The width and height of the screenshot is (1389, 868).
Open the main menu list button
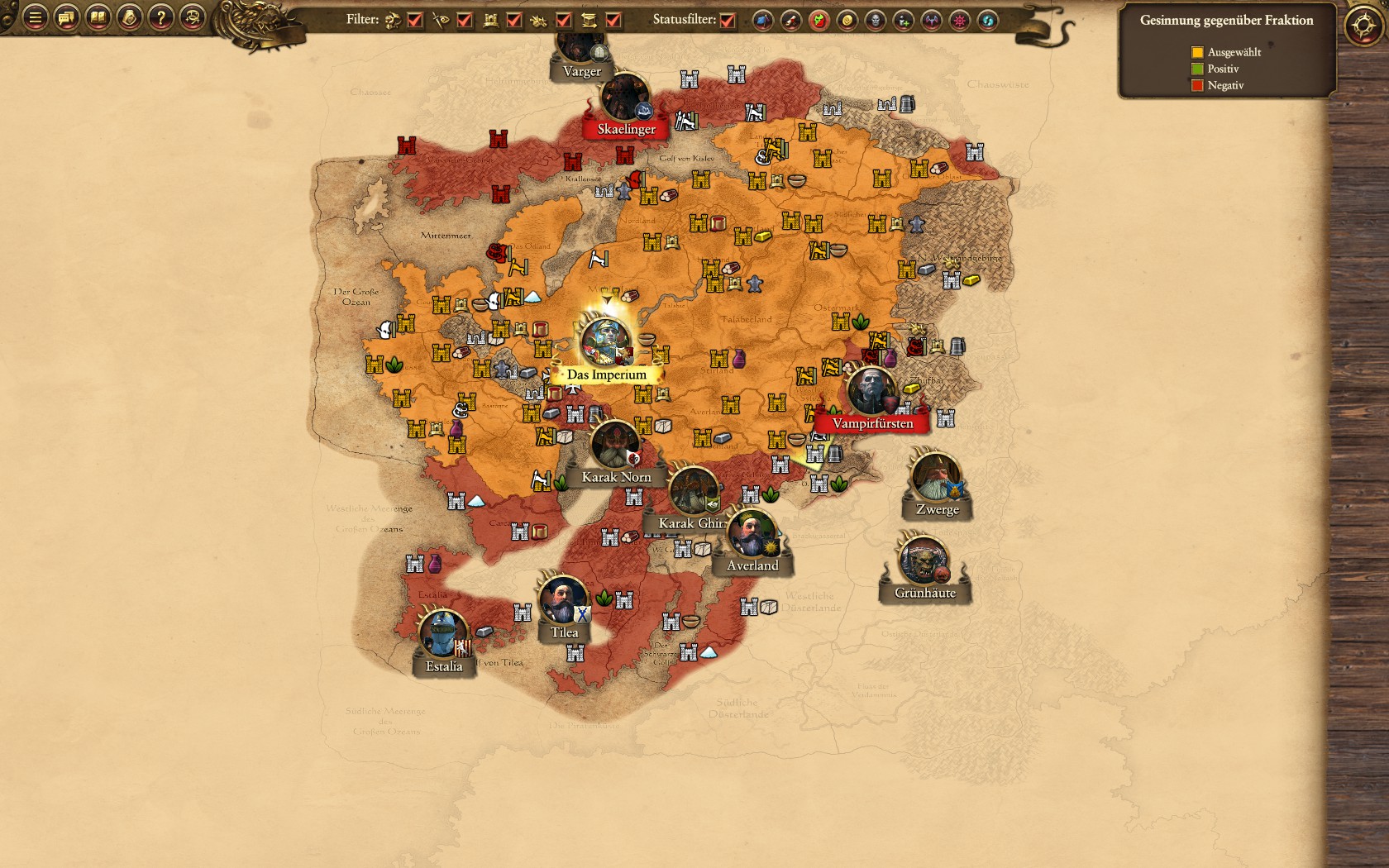(x=35, y=17)
